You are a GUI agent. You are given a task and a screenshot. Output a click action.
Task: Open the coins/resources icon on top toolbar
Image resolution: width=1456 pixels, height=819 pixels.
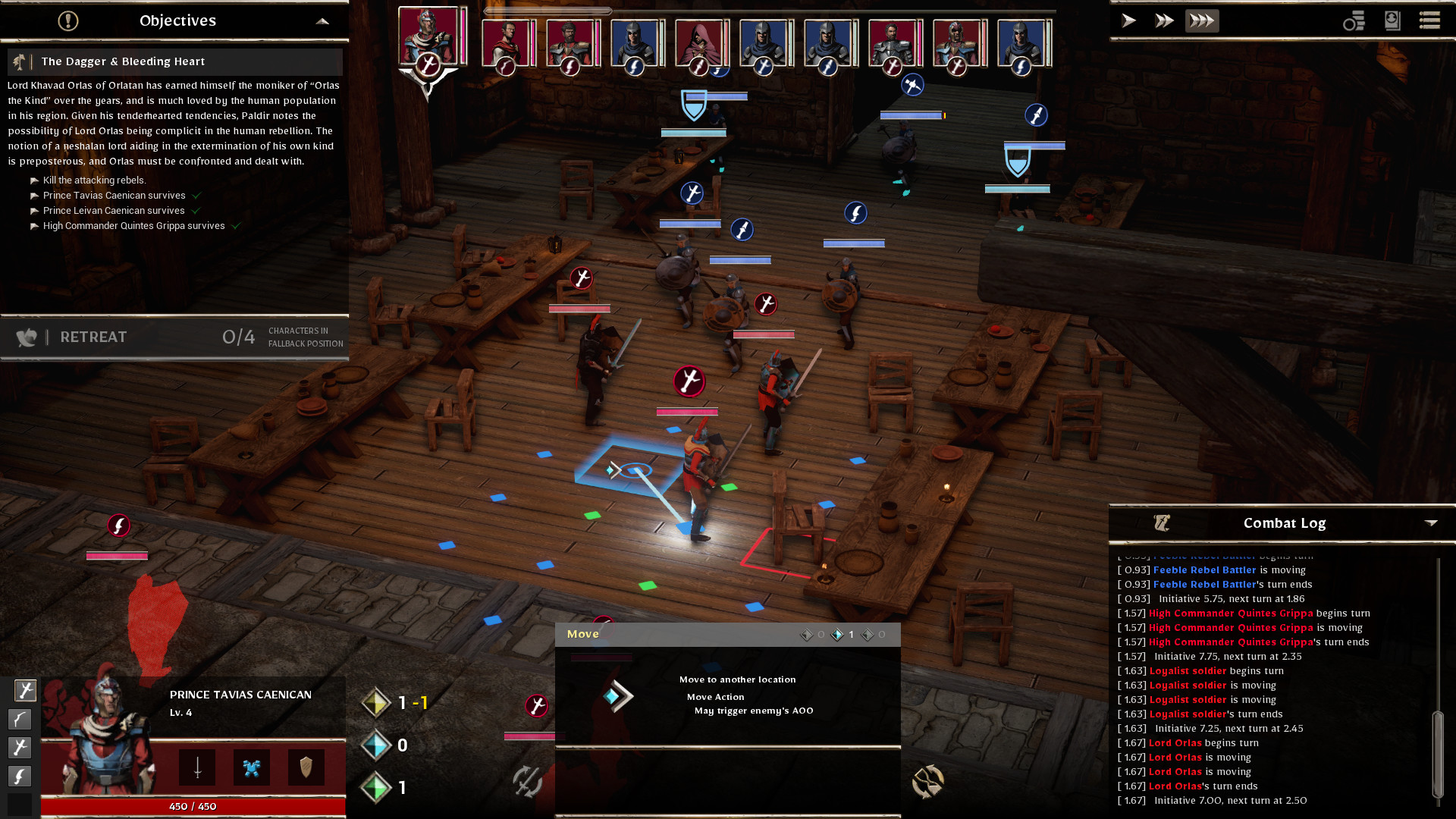pyautogui.click(x=1354, y=22)
